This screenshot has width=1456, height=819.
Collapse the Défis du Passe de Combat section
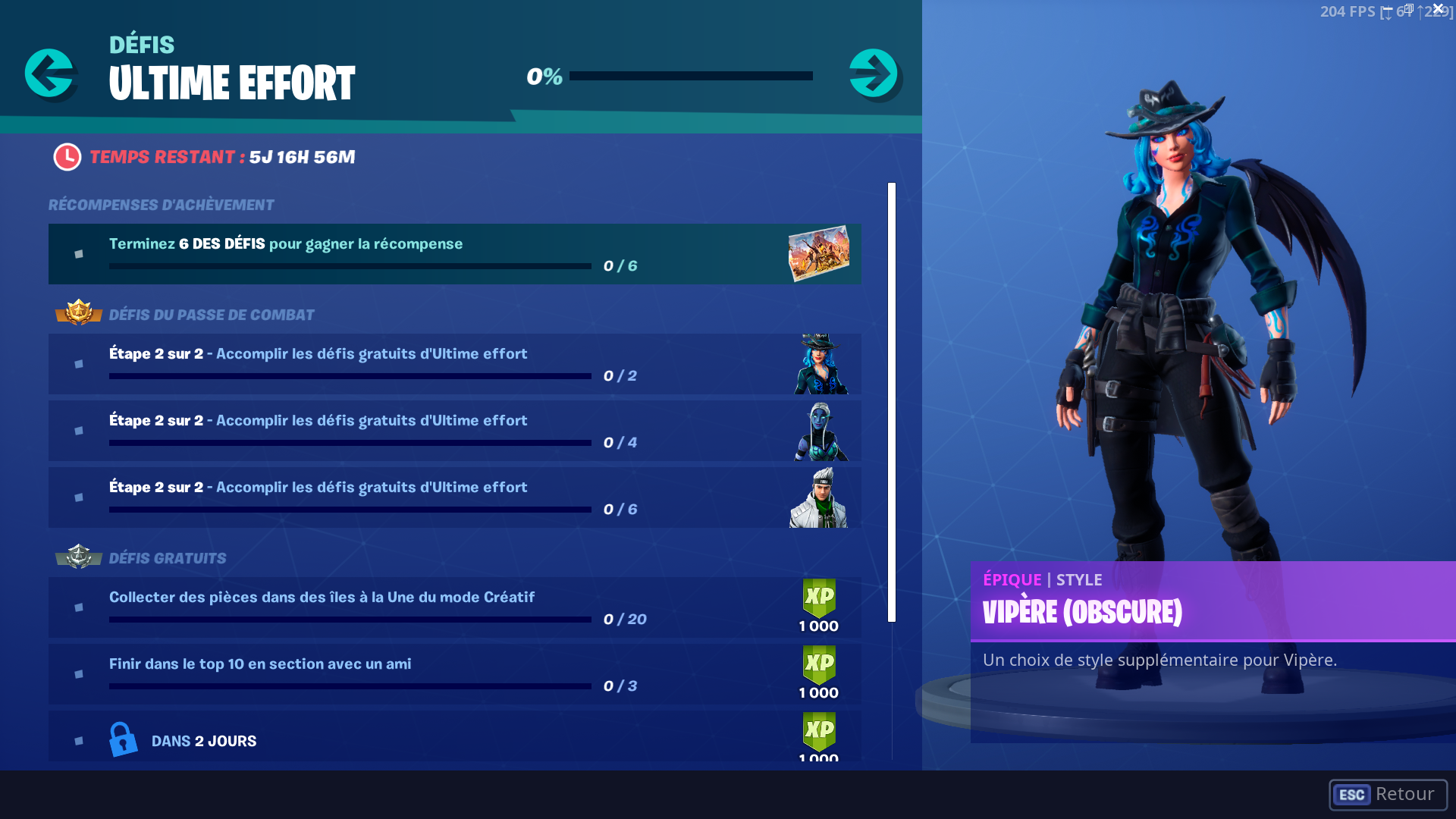click(212, 313)
